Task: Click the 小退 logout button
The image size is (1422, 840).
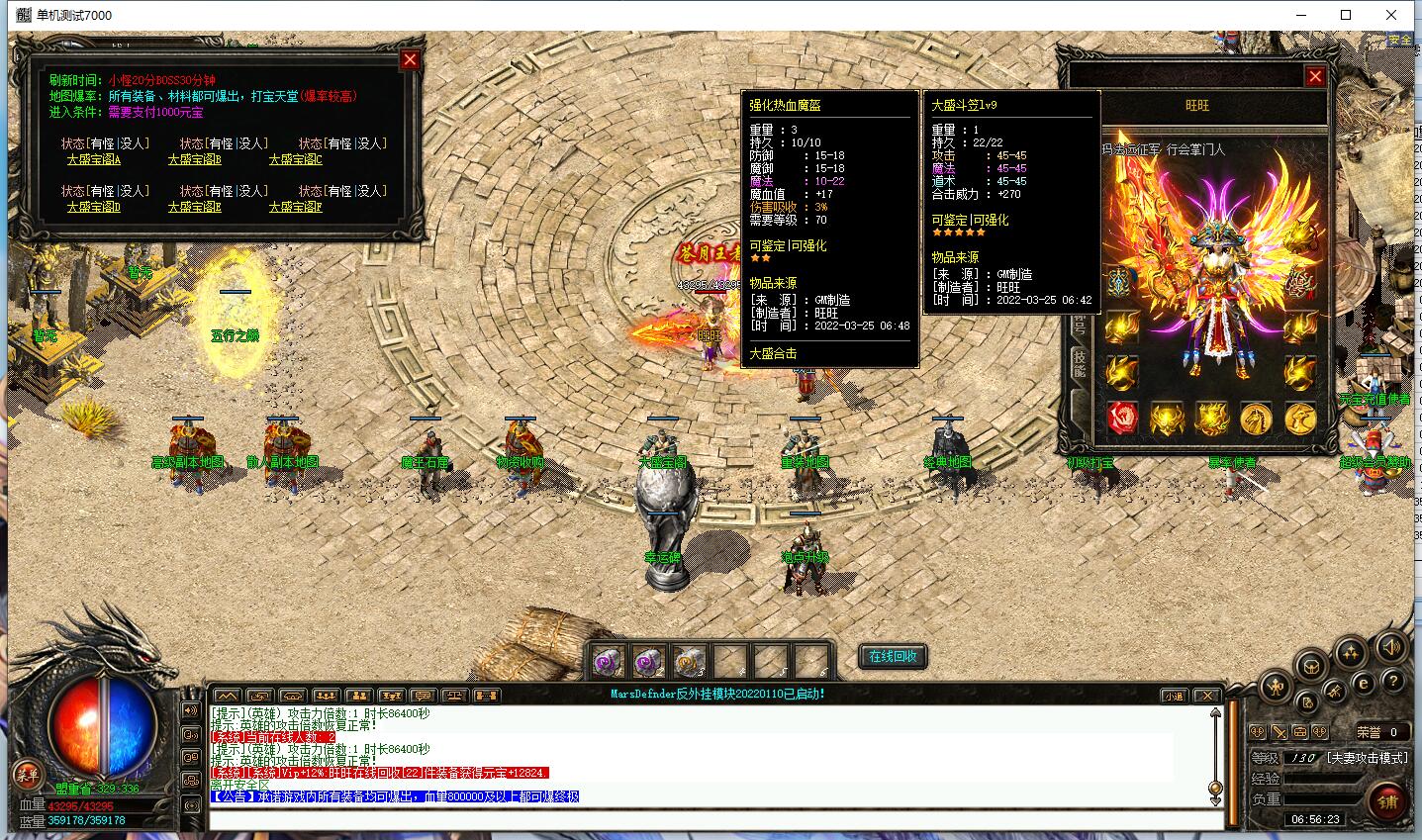Action: (1174, 696)
